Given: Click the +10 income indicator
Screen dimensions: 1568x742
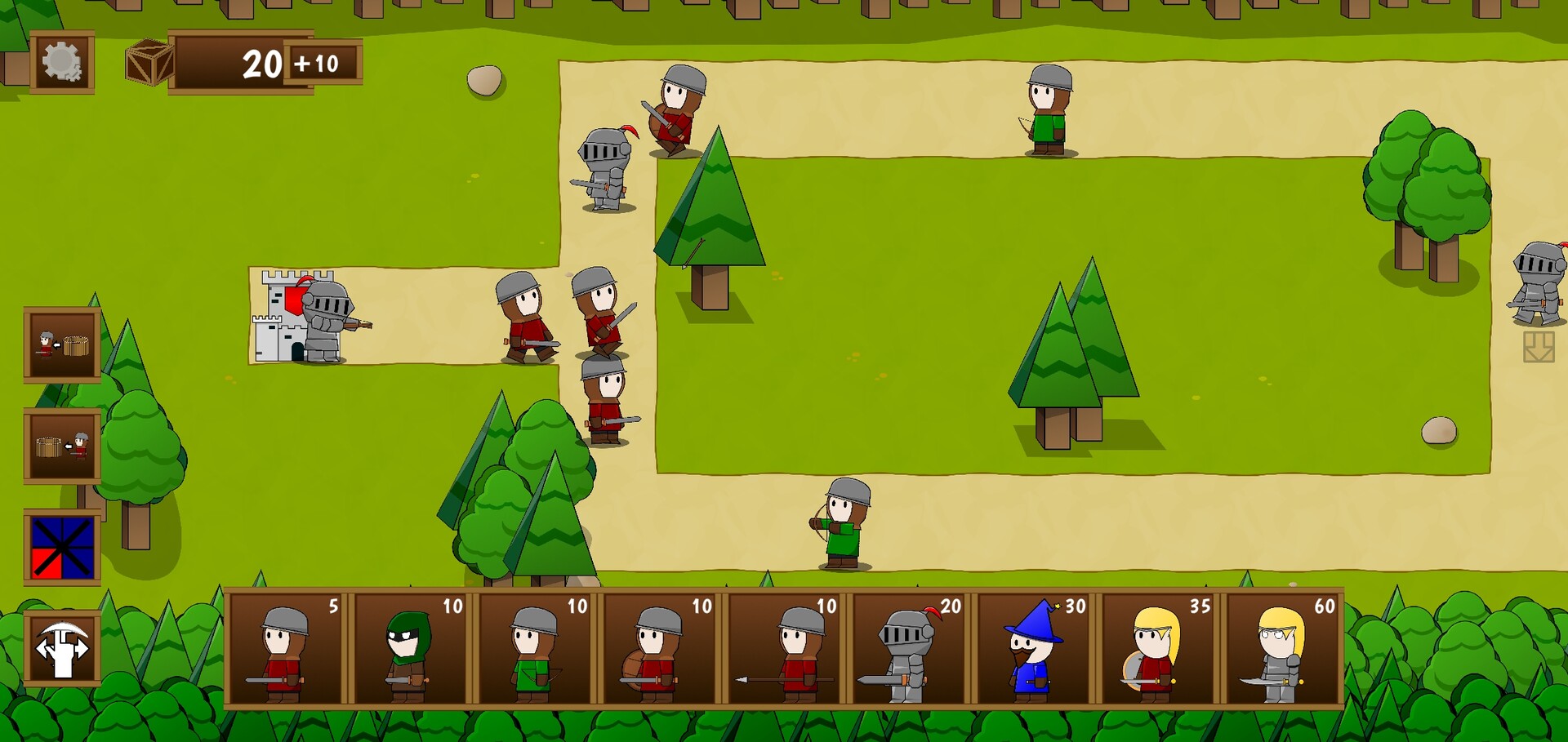Looking at the screenshot, I should (318, 65).
